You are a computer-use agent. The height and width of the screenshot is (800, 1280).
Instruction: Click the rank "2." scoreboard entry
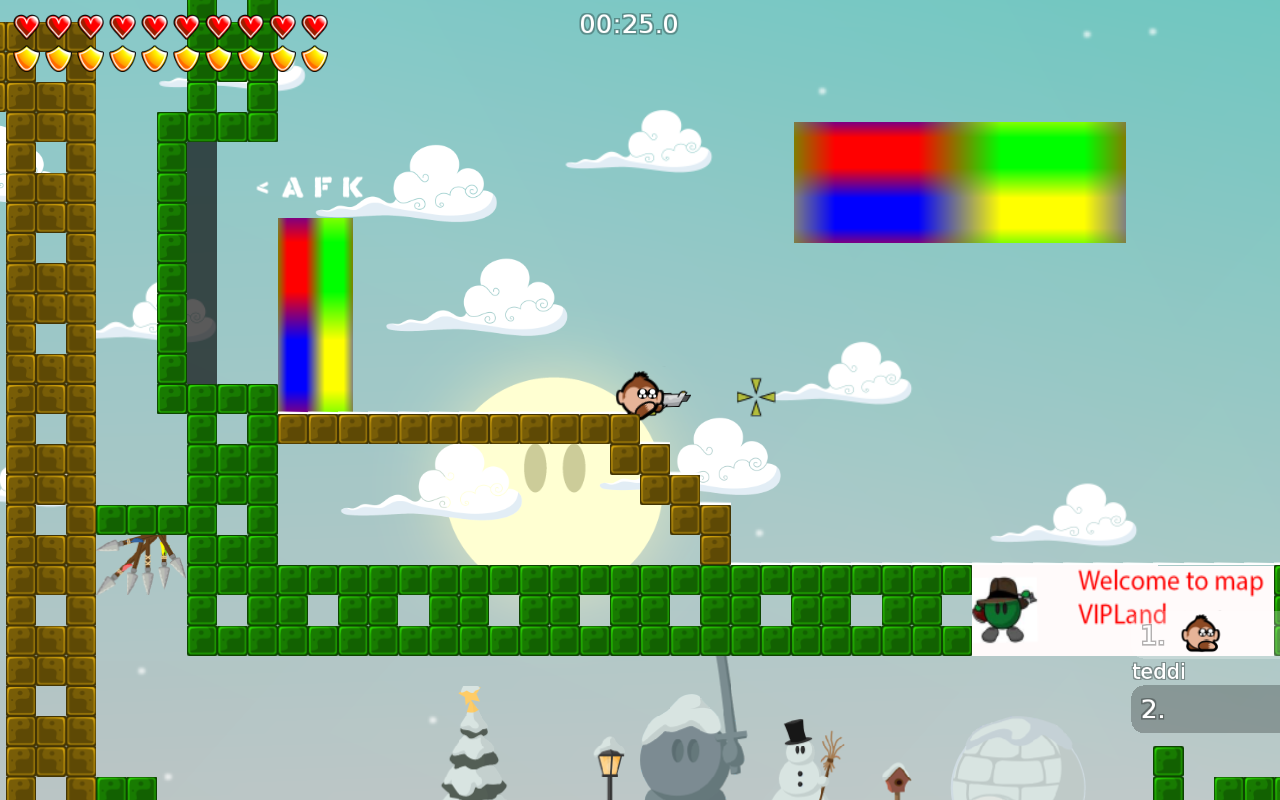(1152, 708)
